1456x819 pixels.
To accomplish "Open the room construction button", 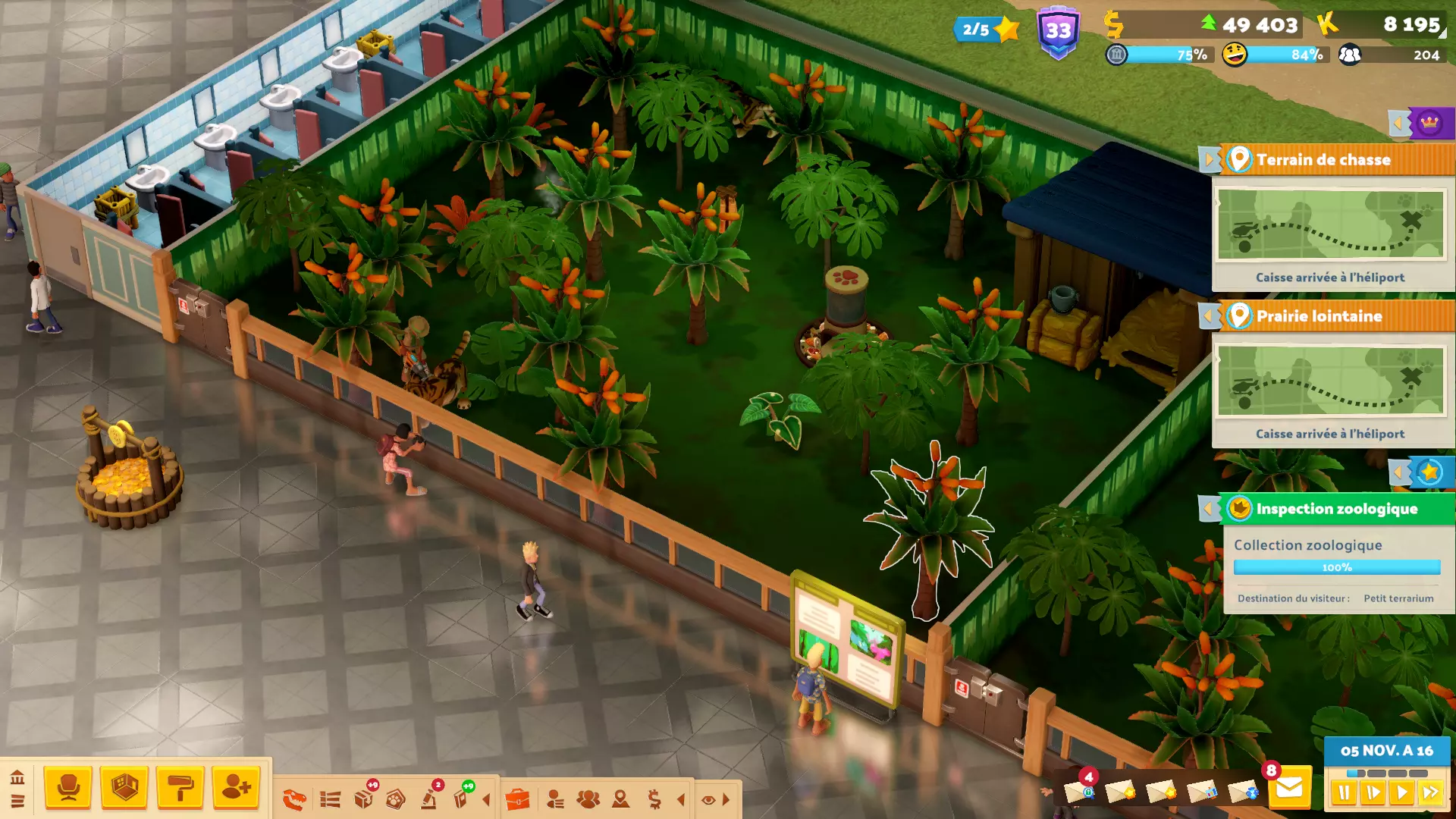I will tap(124, 788).
